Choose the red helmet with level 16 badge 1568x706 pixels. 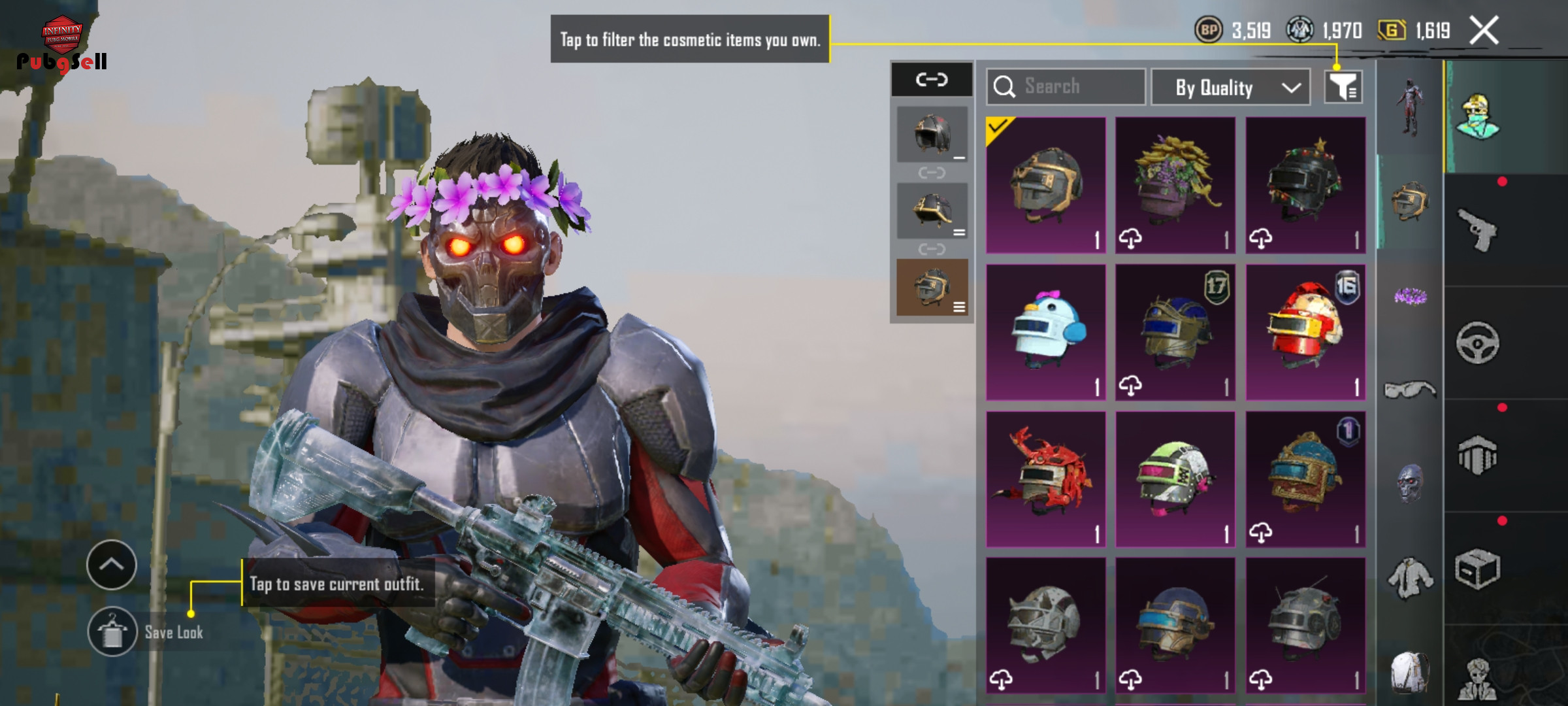(x=1305, y=332)
